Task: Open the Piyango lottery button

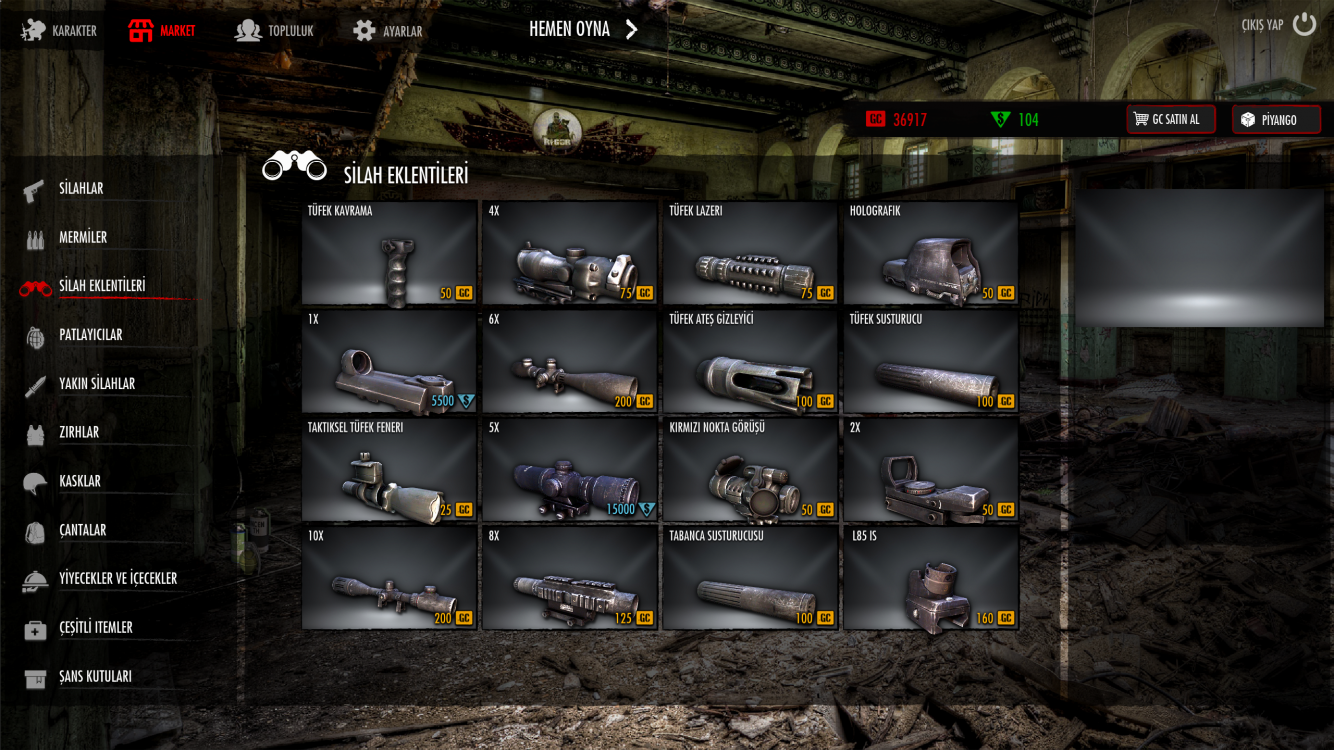Action: pos(1275,120)
